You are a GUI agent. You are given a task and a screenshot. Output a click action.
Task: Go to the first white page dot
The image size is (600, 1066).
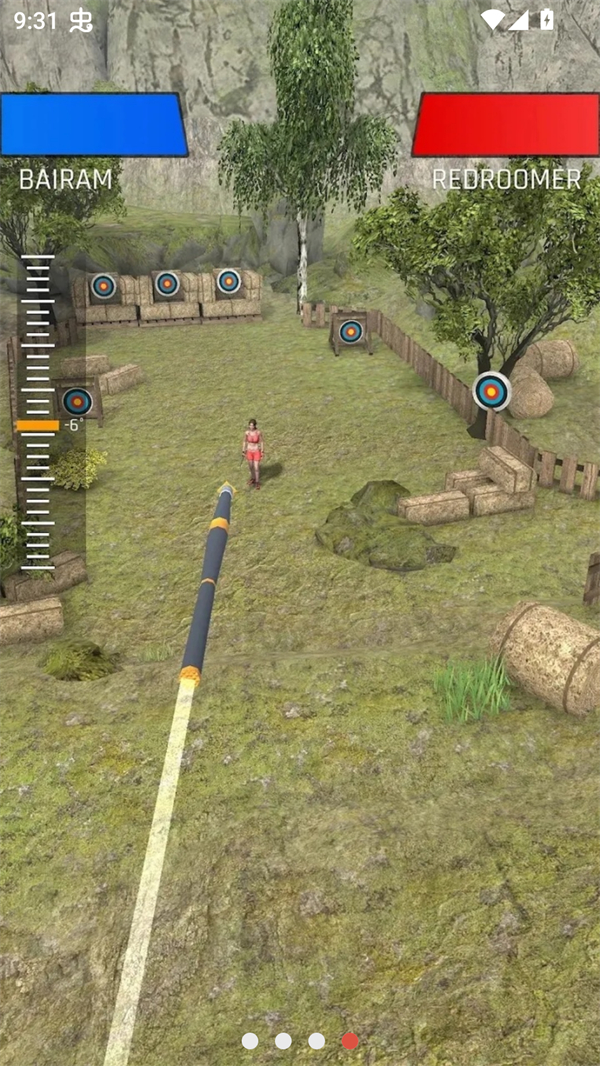click(x=250, y=1041)
